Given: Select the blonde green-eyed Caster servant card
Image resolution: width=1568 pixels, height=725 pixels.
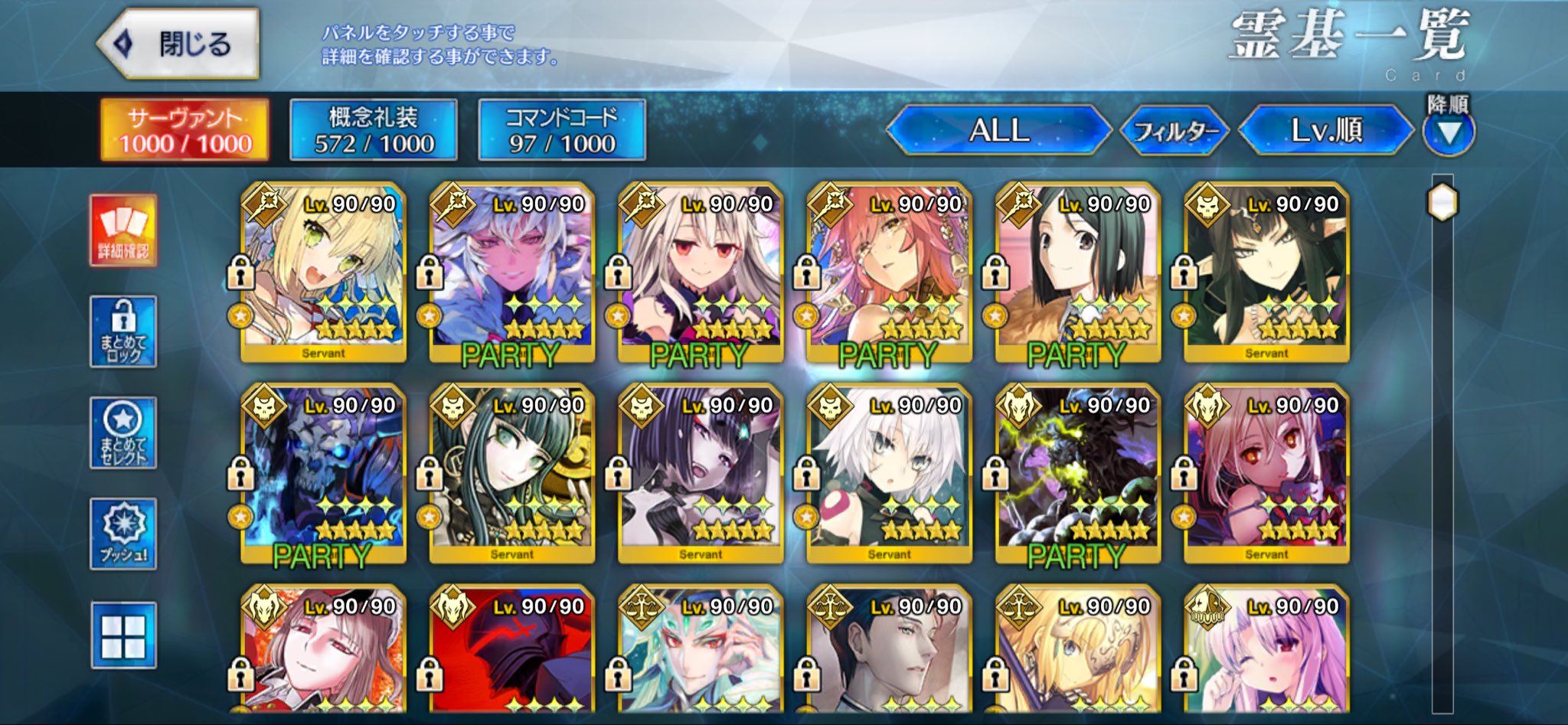Looking at the screenshot, I should [x=323, y=272].
